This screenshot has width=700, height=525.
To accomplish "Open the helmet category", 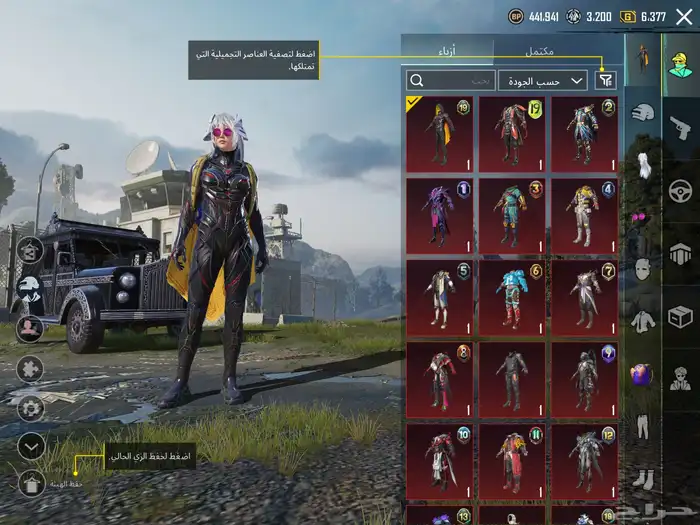I will click(x=643, y=113).
